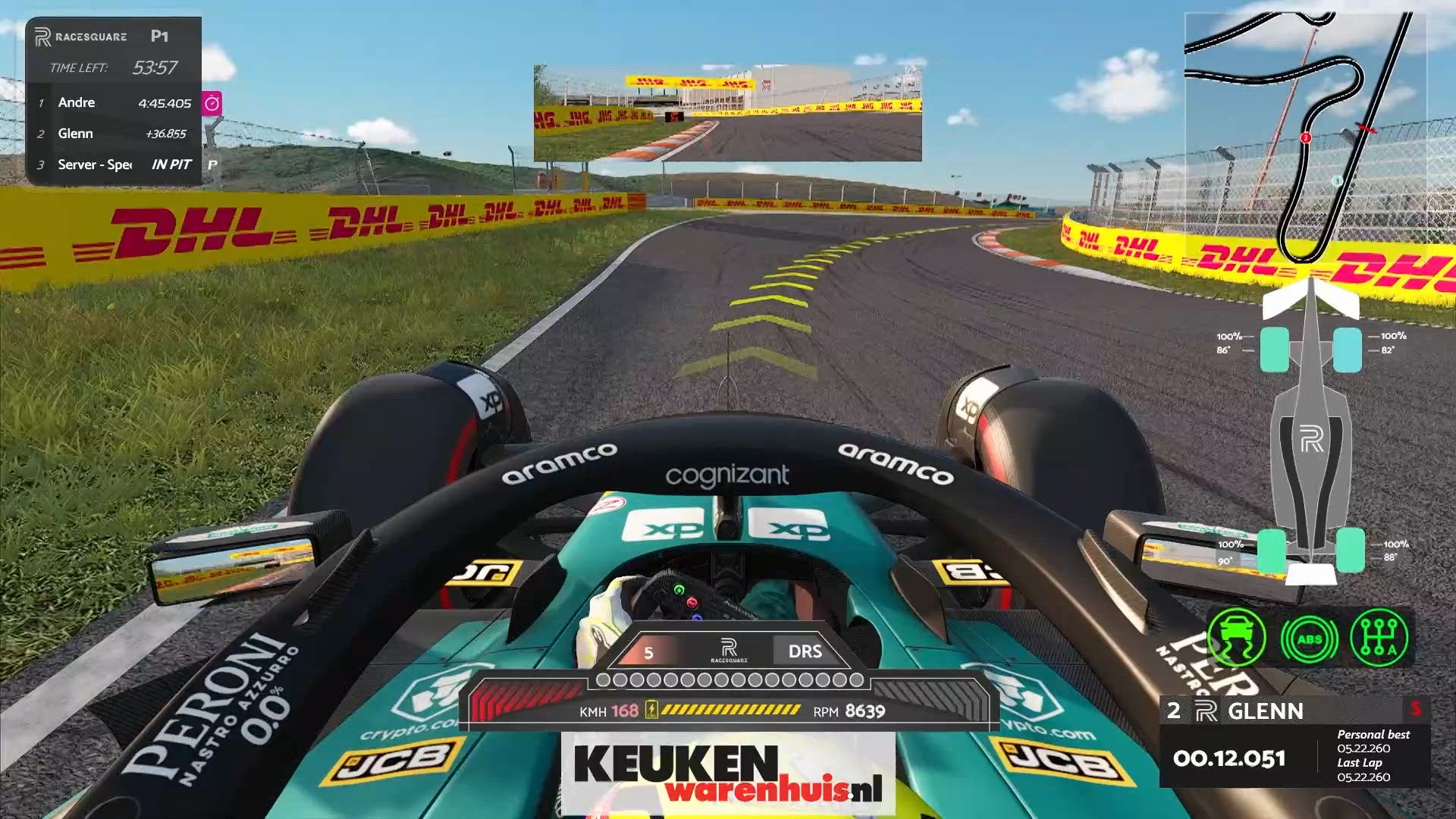This screenshot has height=819, width=1456.
Task: Select Andre's row in the leaderboard
Action: [114, 103]
